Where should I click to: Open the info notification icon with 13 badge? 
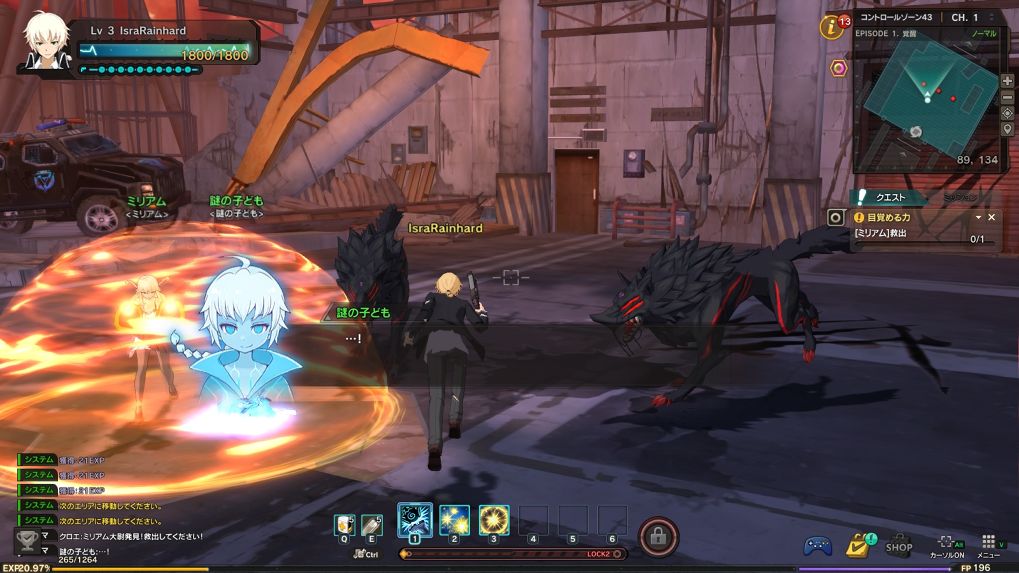(831, 27)
